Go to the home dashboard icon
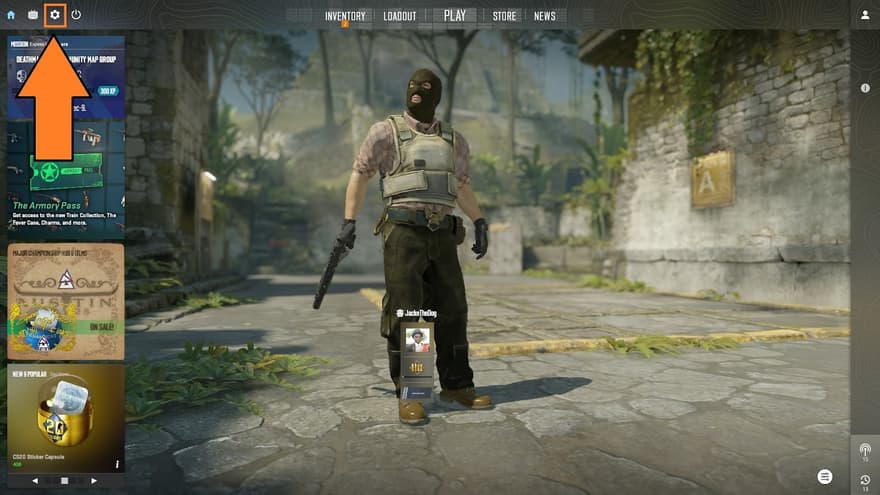 [x=11, y=15]
